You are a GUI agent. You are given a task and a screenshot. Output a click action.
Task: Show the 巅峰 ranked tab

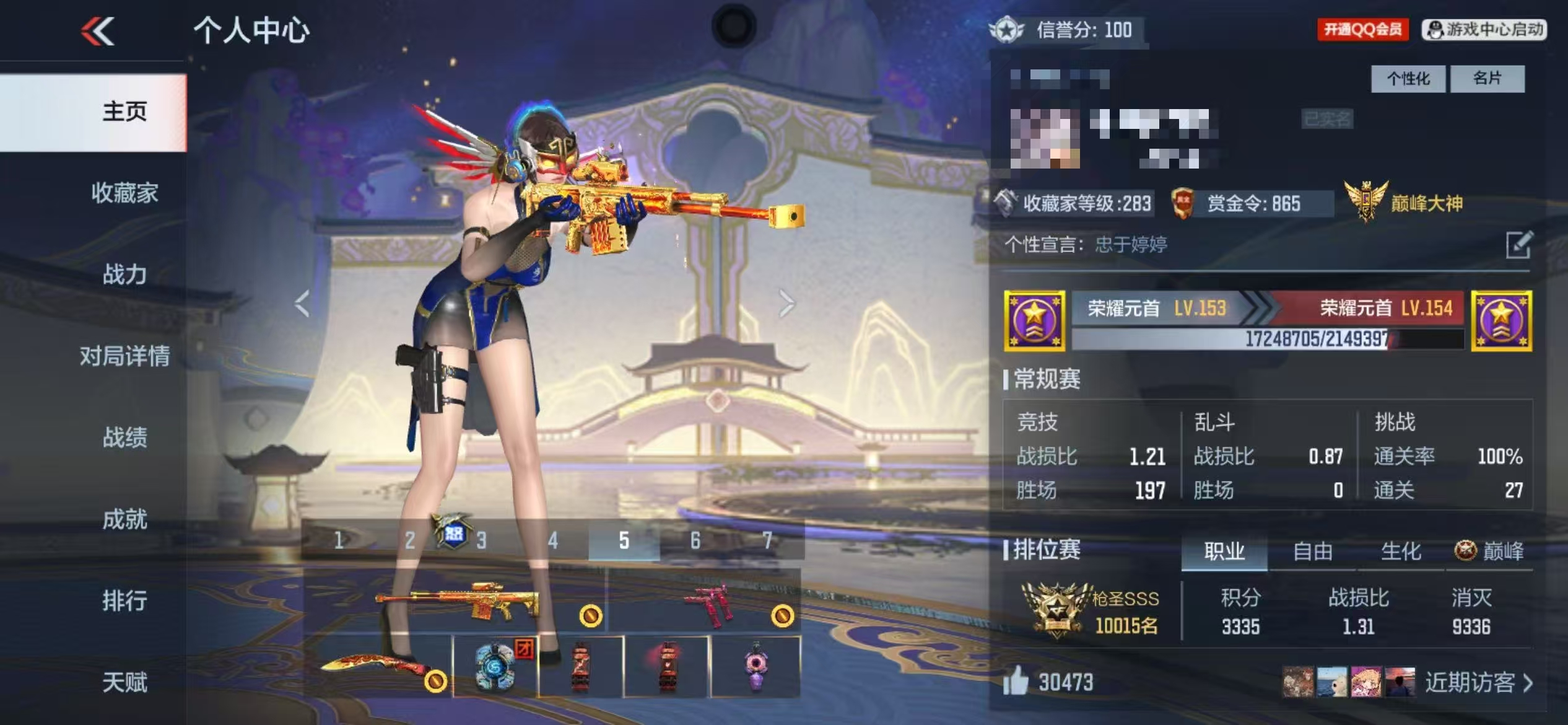click(x=1489, y=551)
